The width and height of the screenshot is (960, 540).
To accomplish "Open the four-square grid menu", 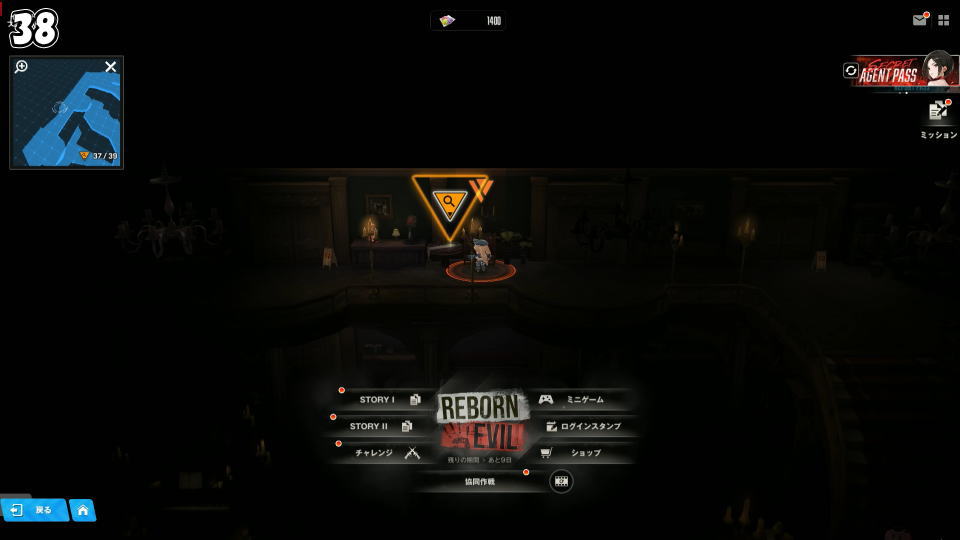I will coord(943,20).
